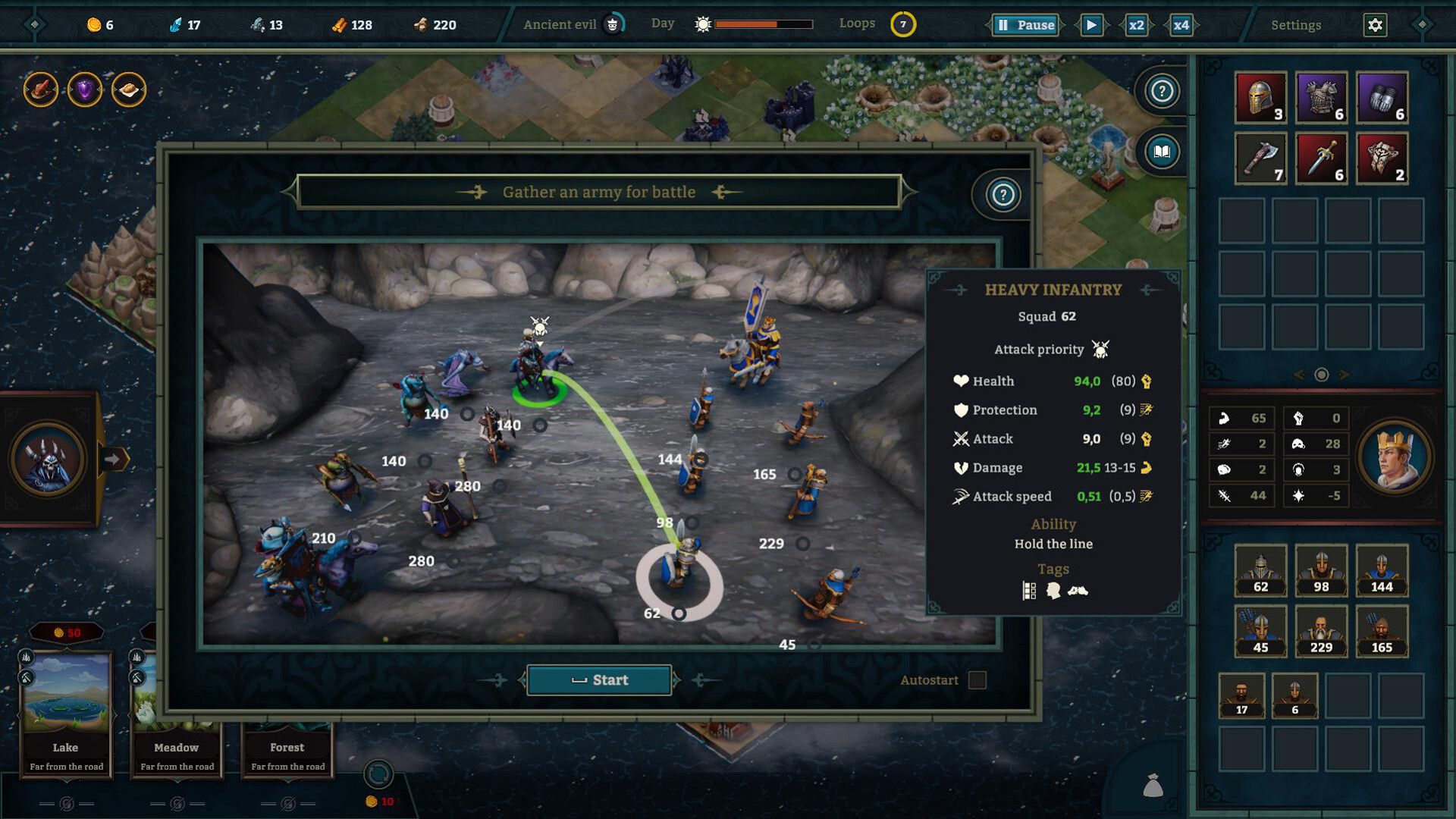Set game speed to x4
Viewport: 1456px width, 819px height.
click(x=1181, y=25)
